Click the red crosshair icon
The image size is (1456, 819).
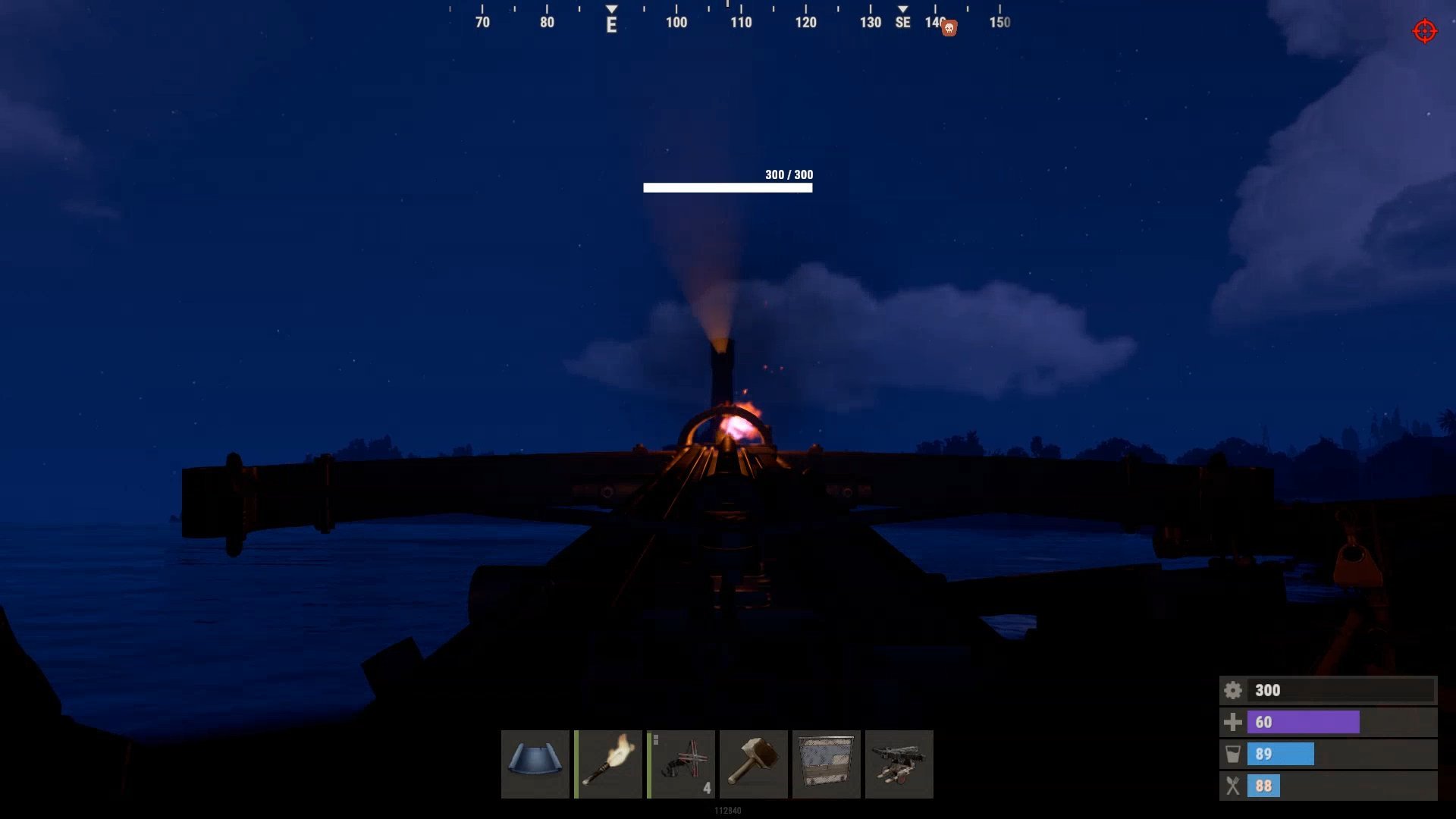pos(1424,31)
